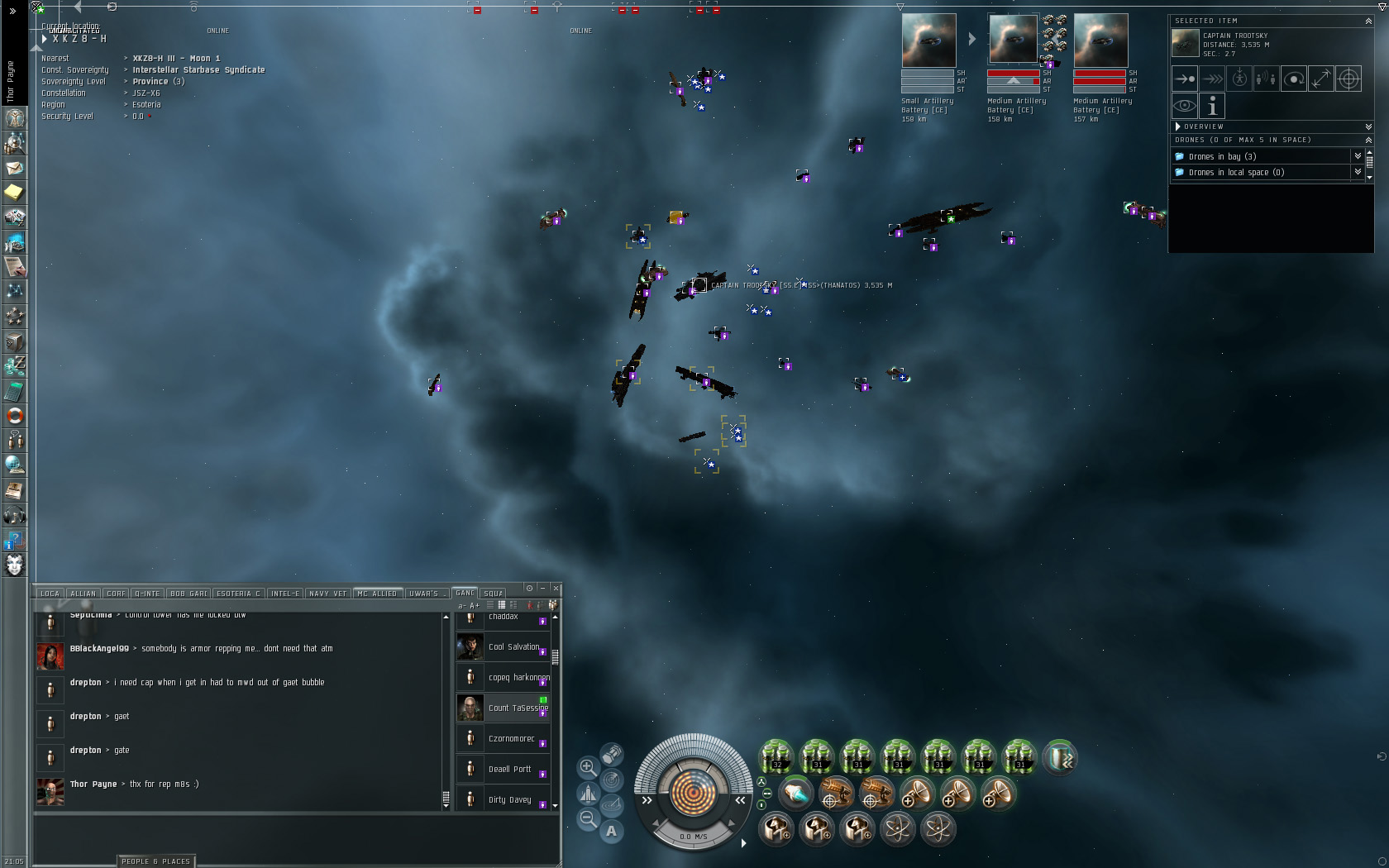
Task: Open the Esoteria chat channel tab
Action: [x=238, y=593]
